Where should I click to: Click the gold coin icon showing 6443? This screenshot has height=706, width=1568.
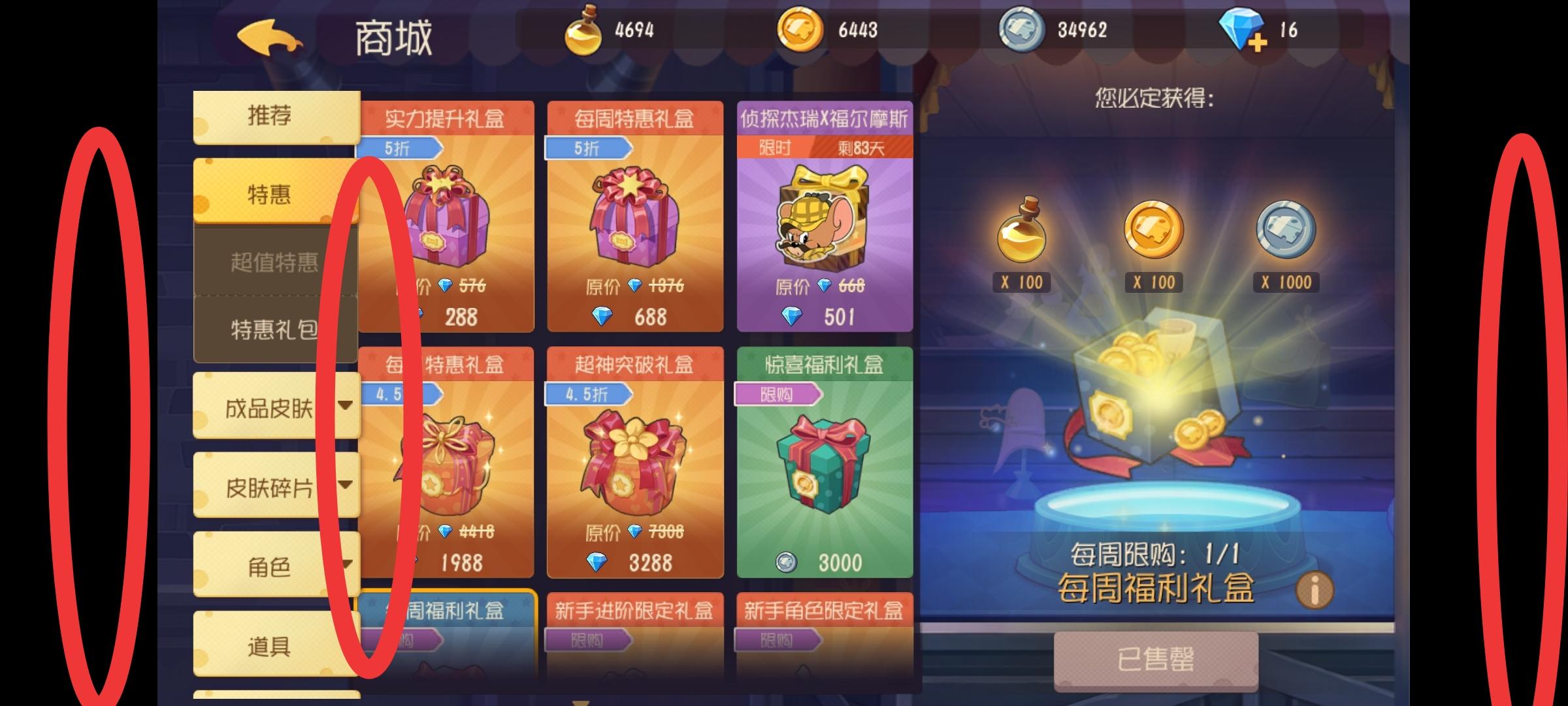(x=804, y=29)
